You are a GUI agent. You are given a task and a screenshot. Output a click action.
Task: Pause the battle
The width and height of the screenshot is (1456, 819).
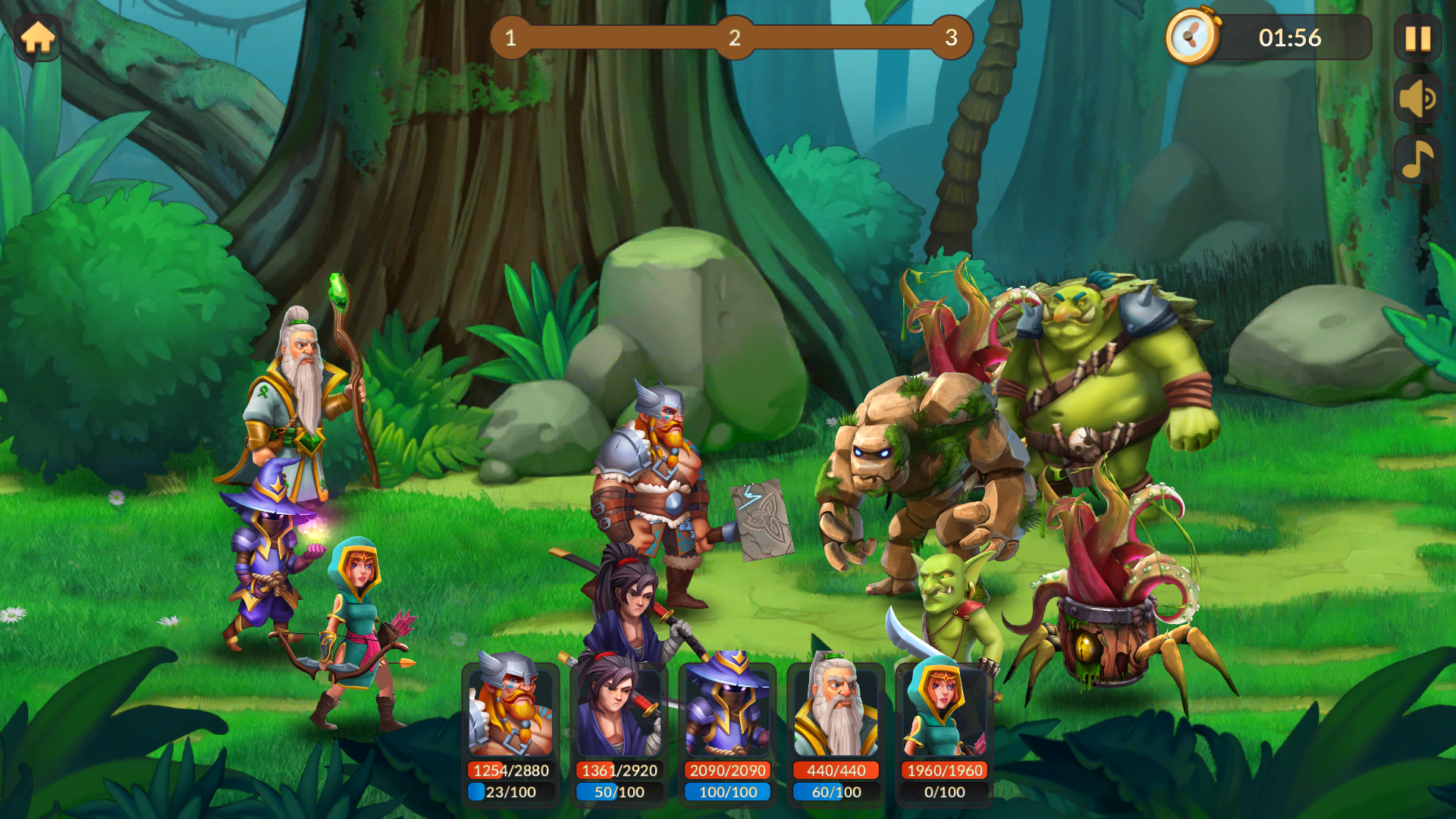[1417, 38]
